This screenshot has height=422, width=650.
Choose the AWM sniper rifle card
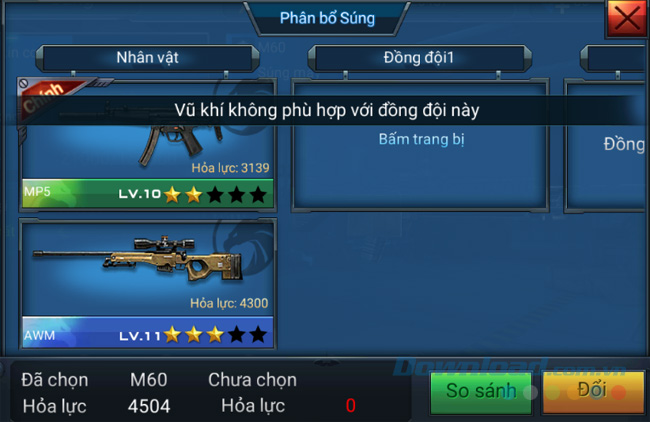[x=146, y=283]
